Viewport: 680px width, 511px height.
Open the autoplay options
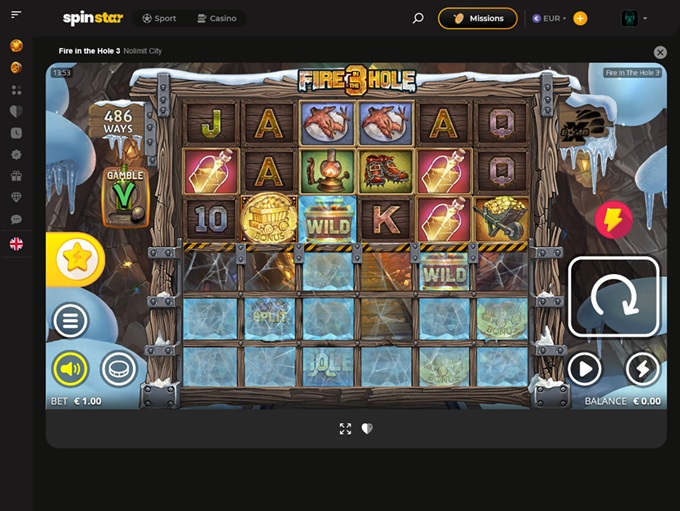tap(584, 370)
